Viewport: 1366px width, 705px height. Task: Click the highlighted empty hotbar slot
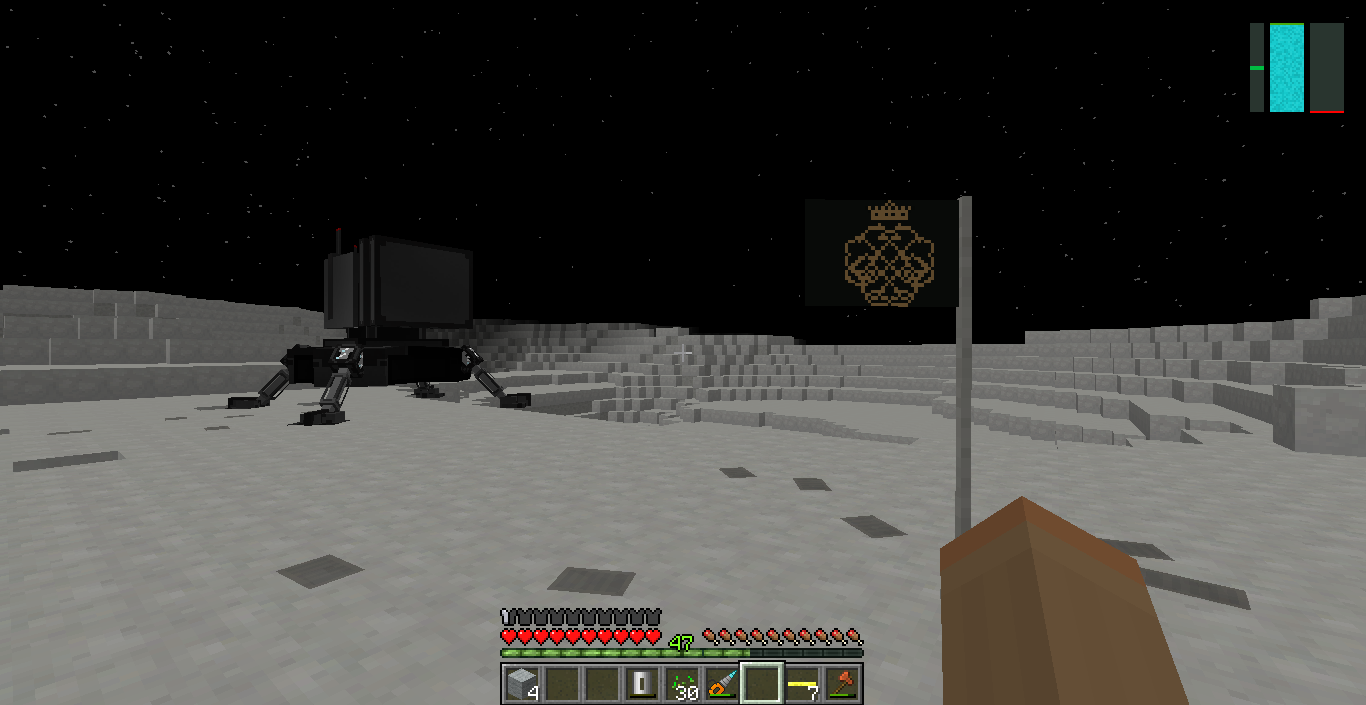(x=762, y=684)
